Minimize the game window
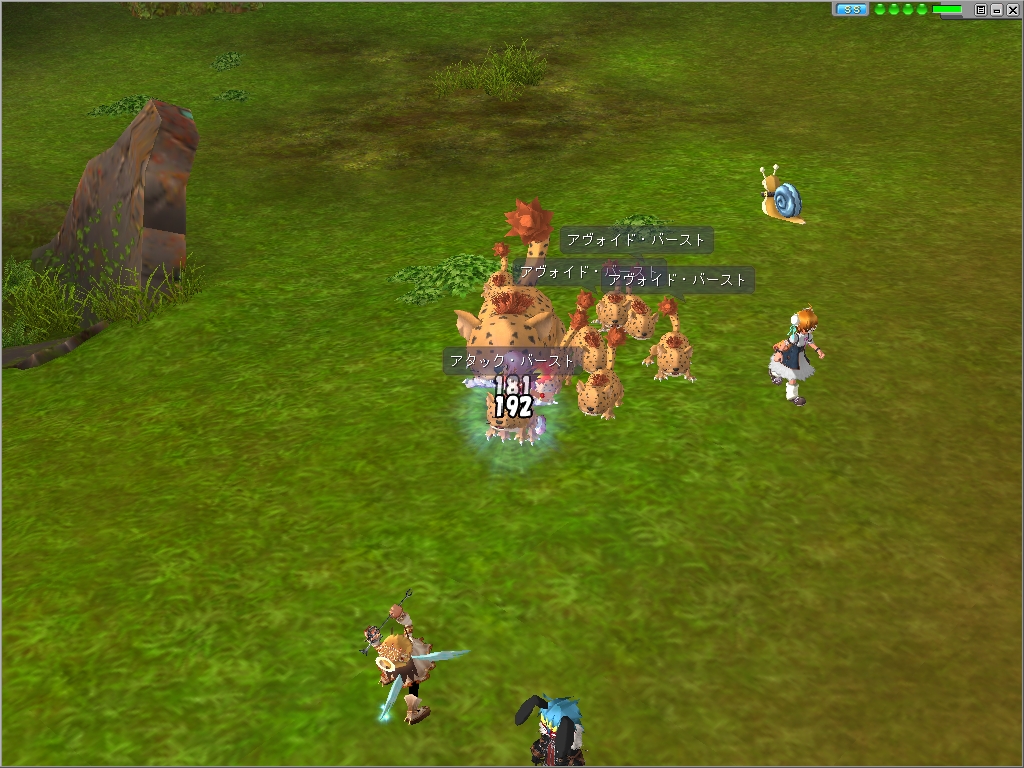 996,9
